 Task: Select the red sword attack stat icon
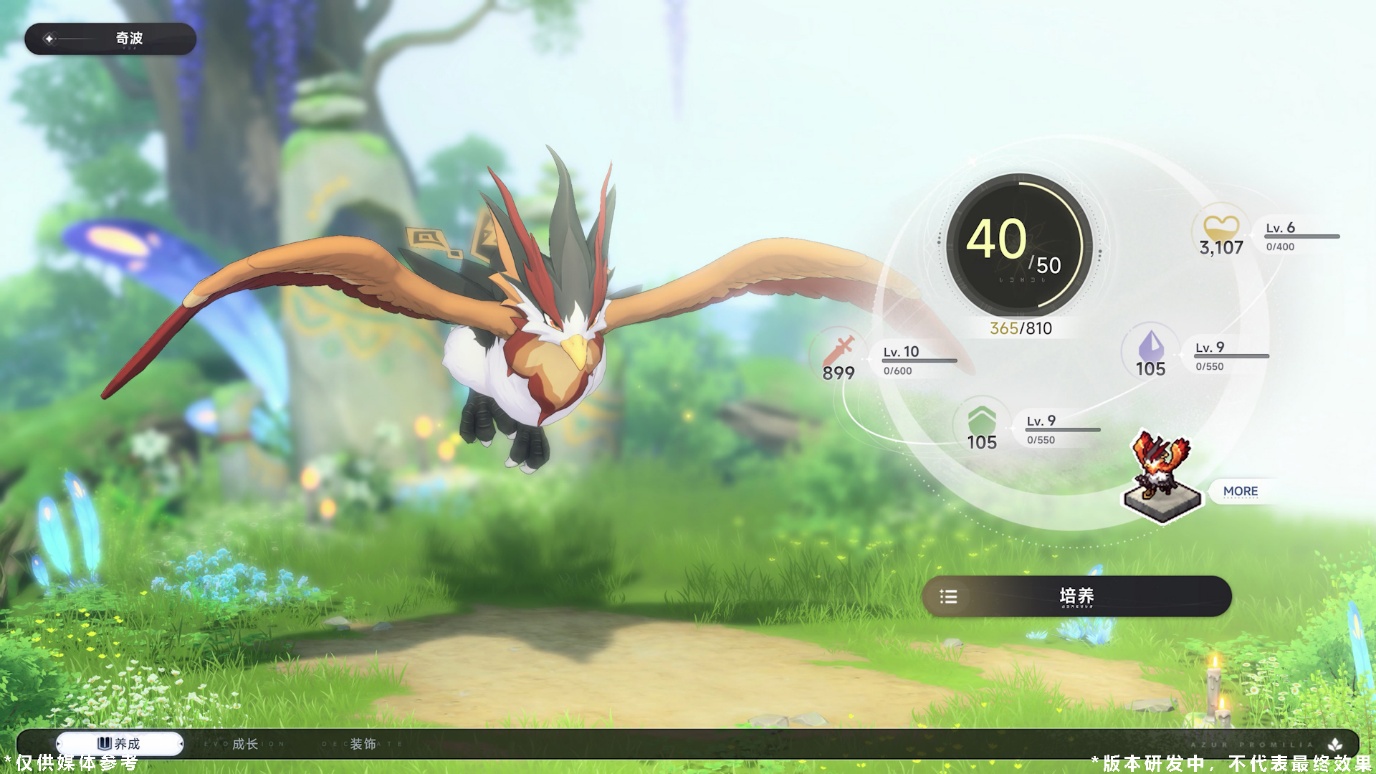pos(841,351)
